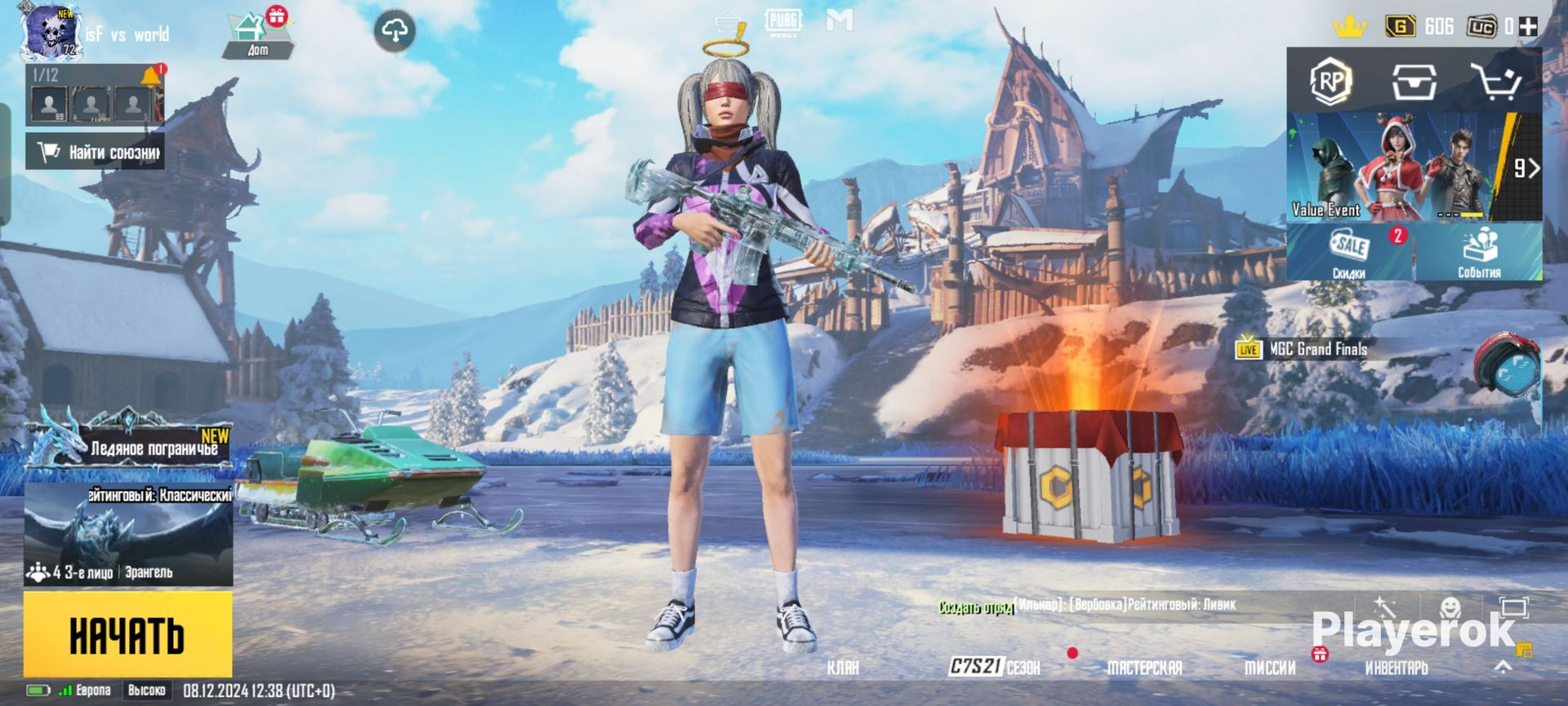Screen dimensions: 1568x706
Task: Open the Миссии missions menu
Action: (x=1270, y=667)
